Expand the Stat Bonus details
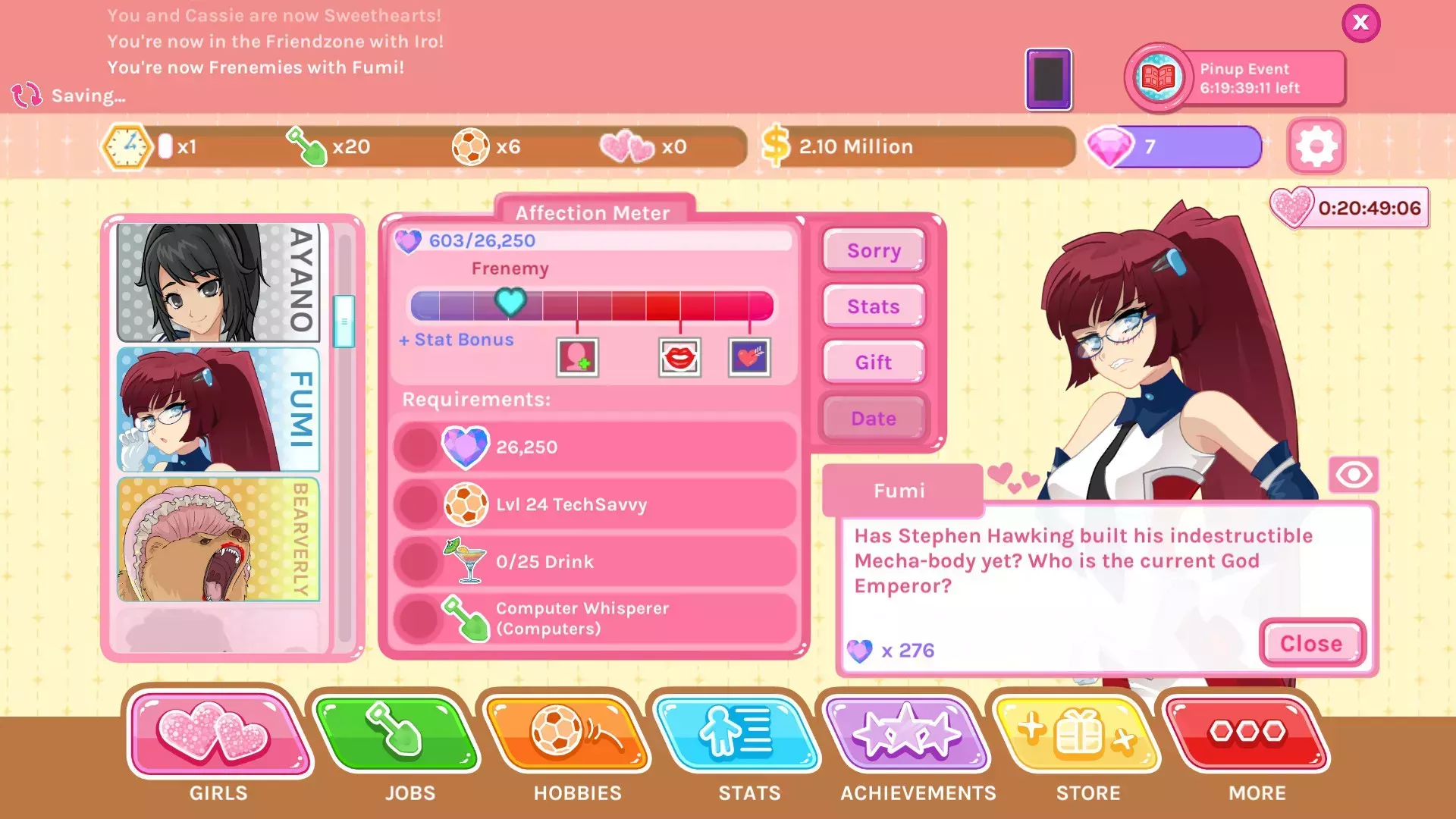 [x=455, y=340]
